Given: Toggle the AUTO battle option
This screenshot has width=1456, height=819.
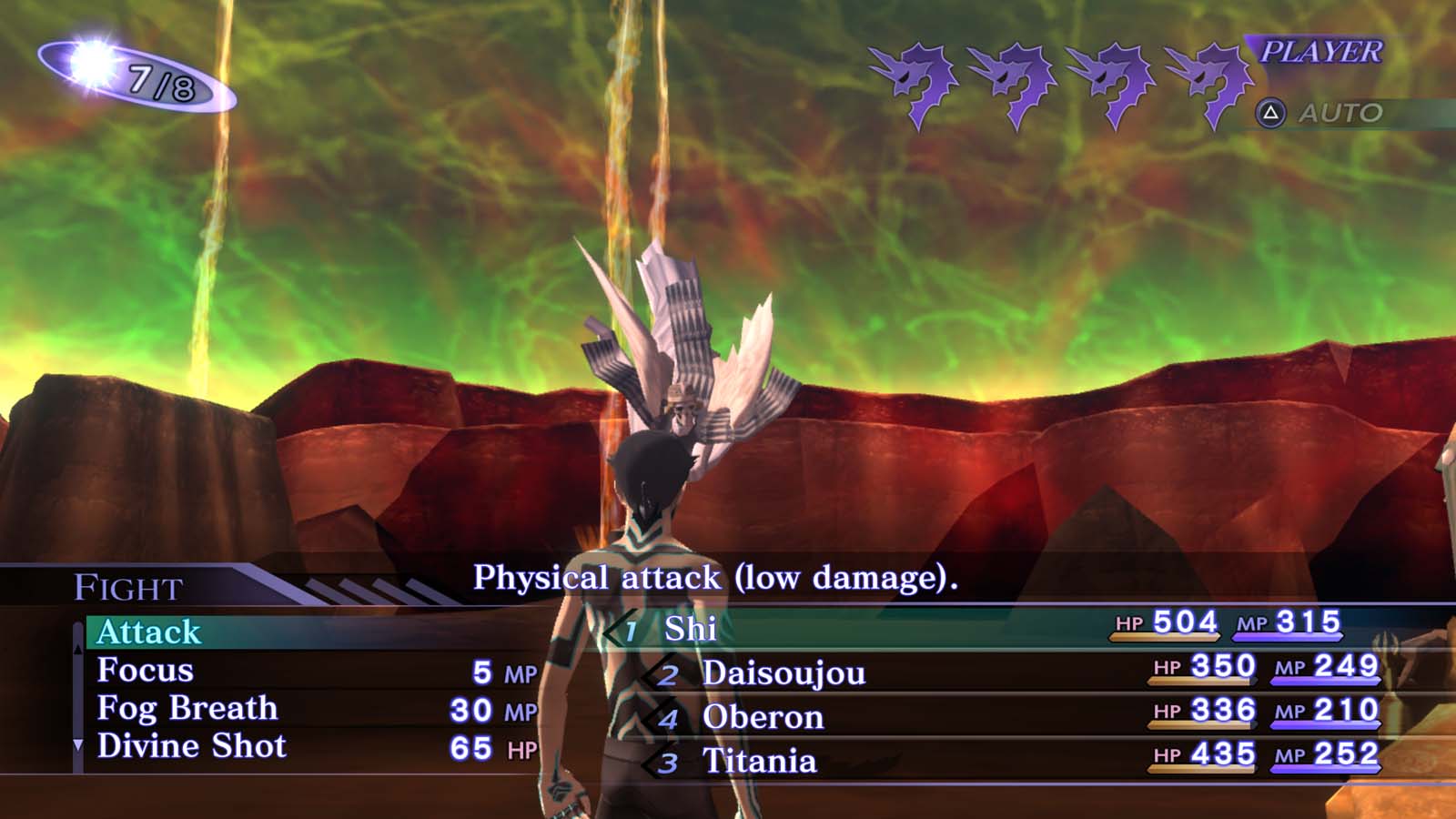Looking at the screenshot, I should (x=1339, y=114).
